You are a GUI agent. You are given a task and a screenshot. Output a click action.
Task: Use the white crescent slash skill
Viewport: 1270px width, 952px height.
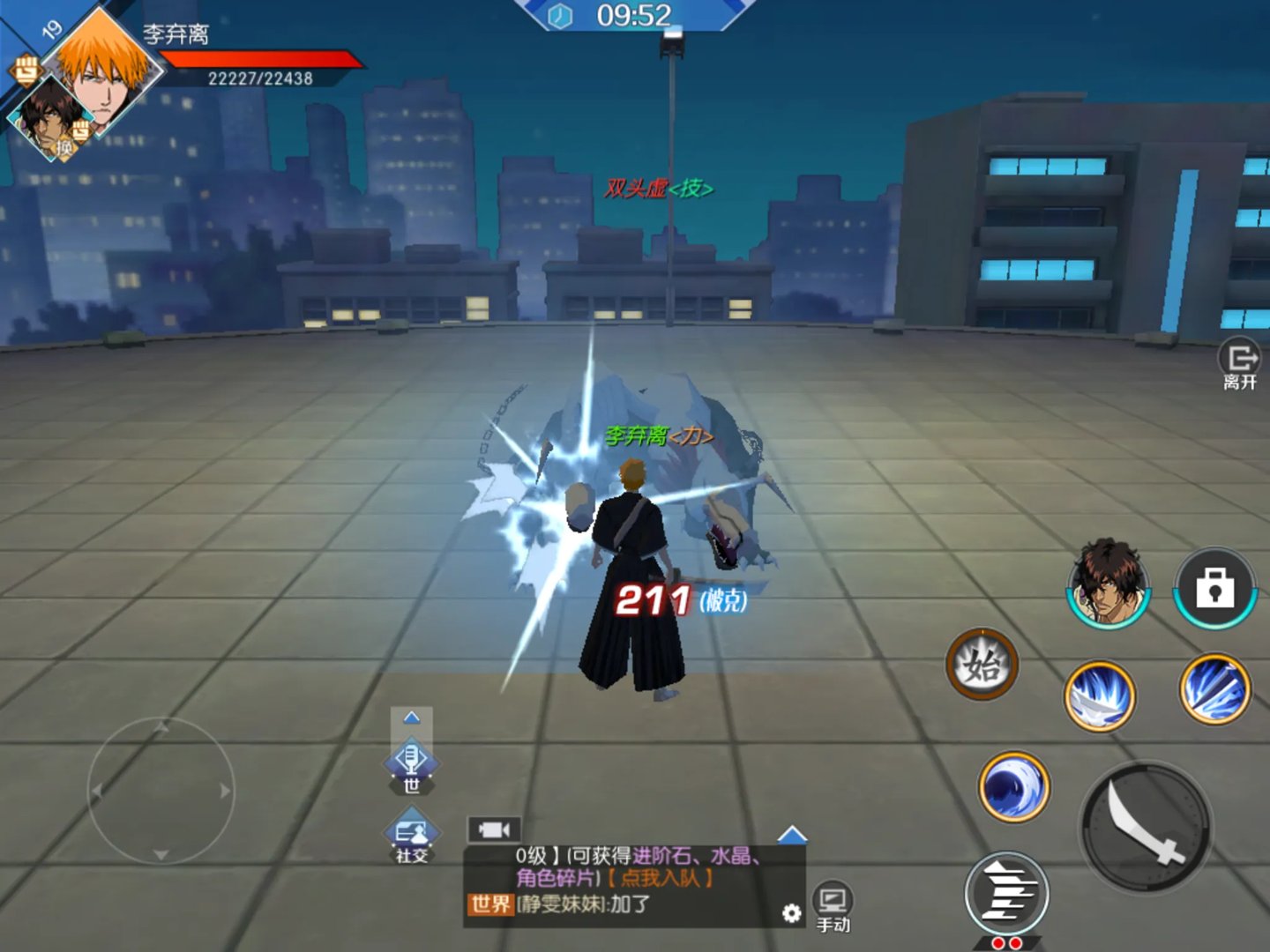1100,696
